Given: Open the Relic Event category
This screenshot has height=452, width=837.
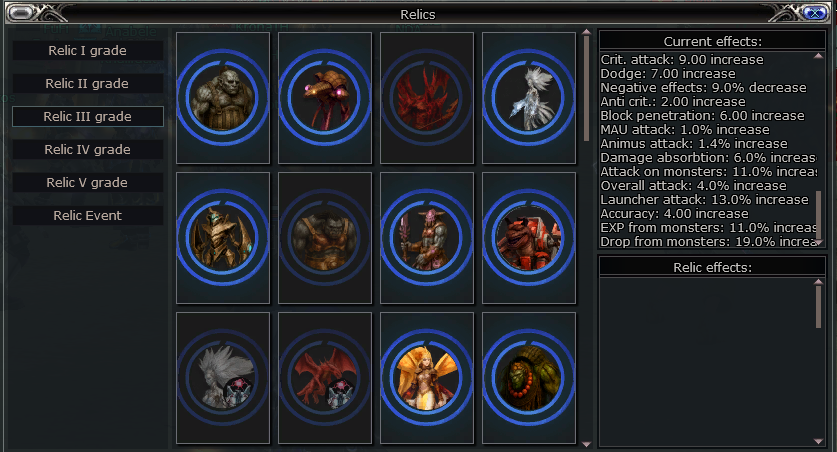Looking at the screenshot, I should (x=88, y=215).
